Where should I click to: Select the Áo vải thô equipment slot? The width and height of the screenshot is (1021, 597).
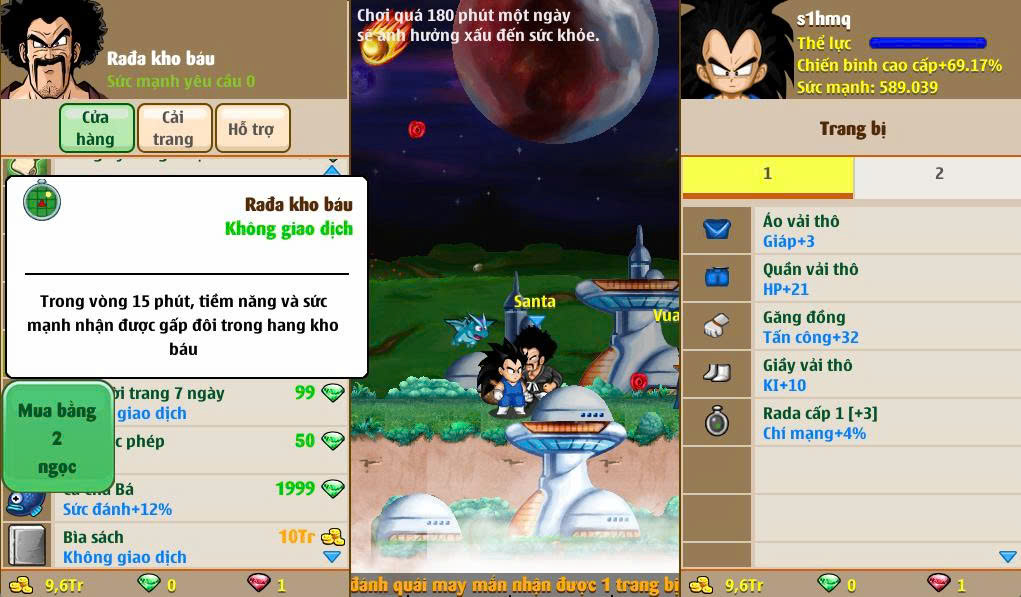coord(850,230)
